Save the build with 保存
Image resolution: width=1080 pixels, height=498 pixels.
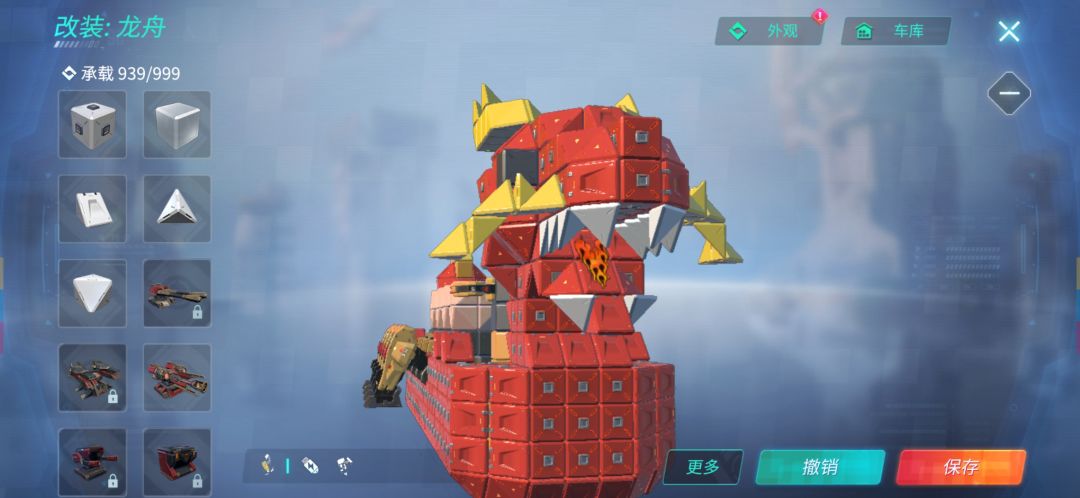tap(960, 467)
